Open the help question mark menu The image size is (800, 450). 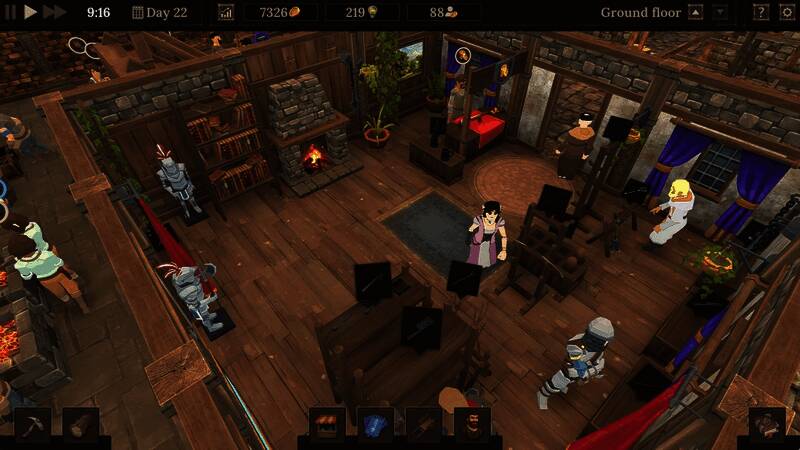point(760,13)
